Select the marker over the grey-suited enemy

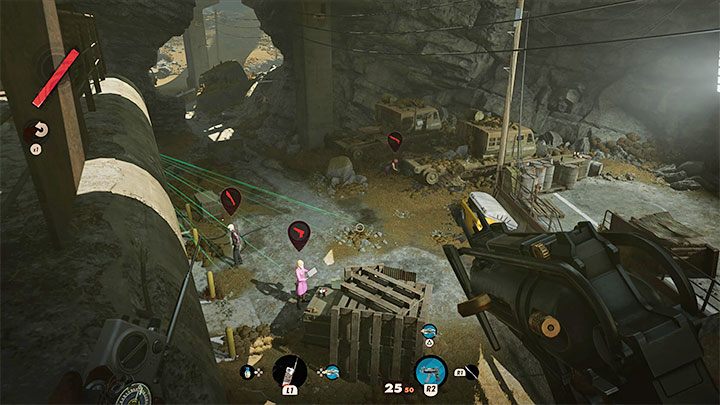pos(231,201)
